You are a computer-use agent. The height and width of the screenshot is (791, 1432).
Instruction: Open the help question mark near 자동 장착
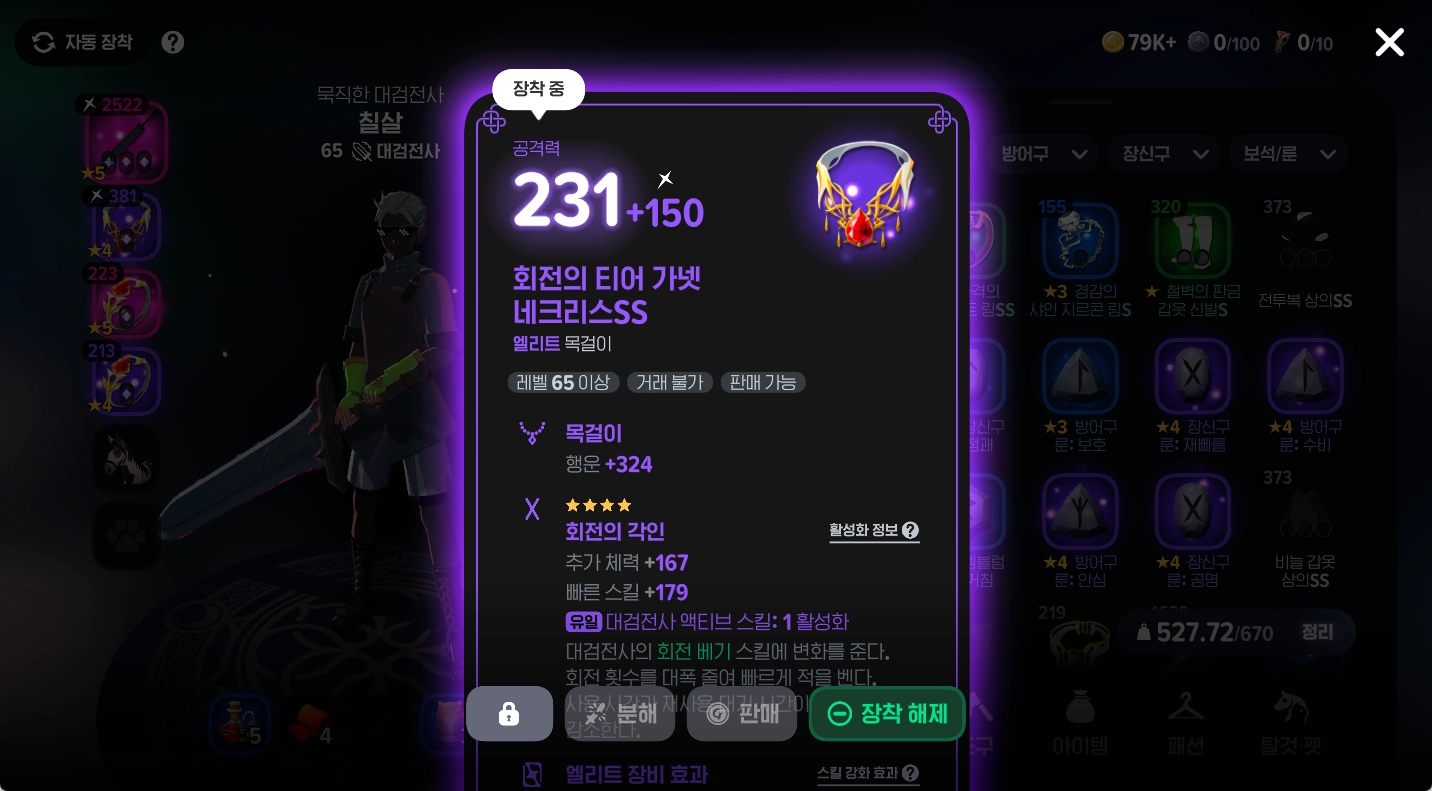pyautogui.click(x=172, y=42)
